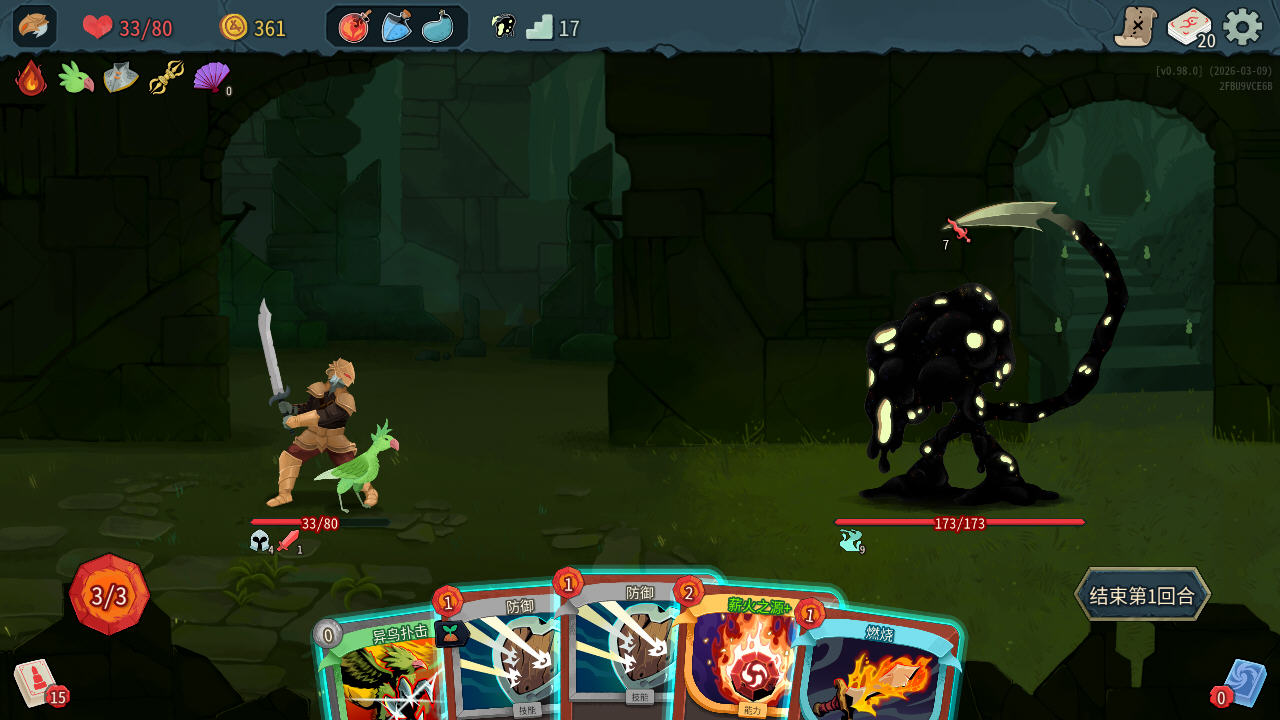1280x720 pixels.
Task: Click the enemy's 173/173 health bar
Action: click(x=958, y=521)
